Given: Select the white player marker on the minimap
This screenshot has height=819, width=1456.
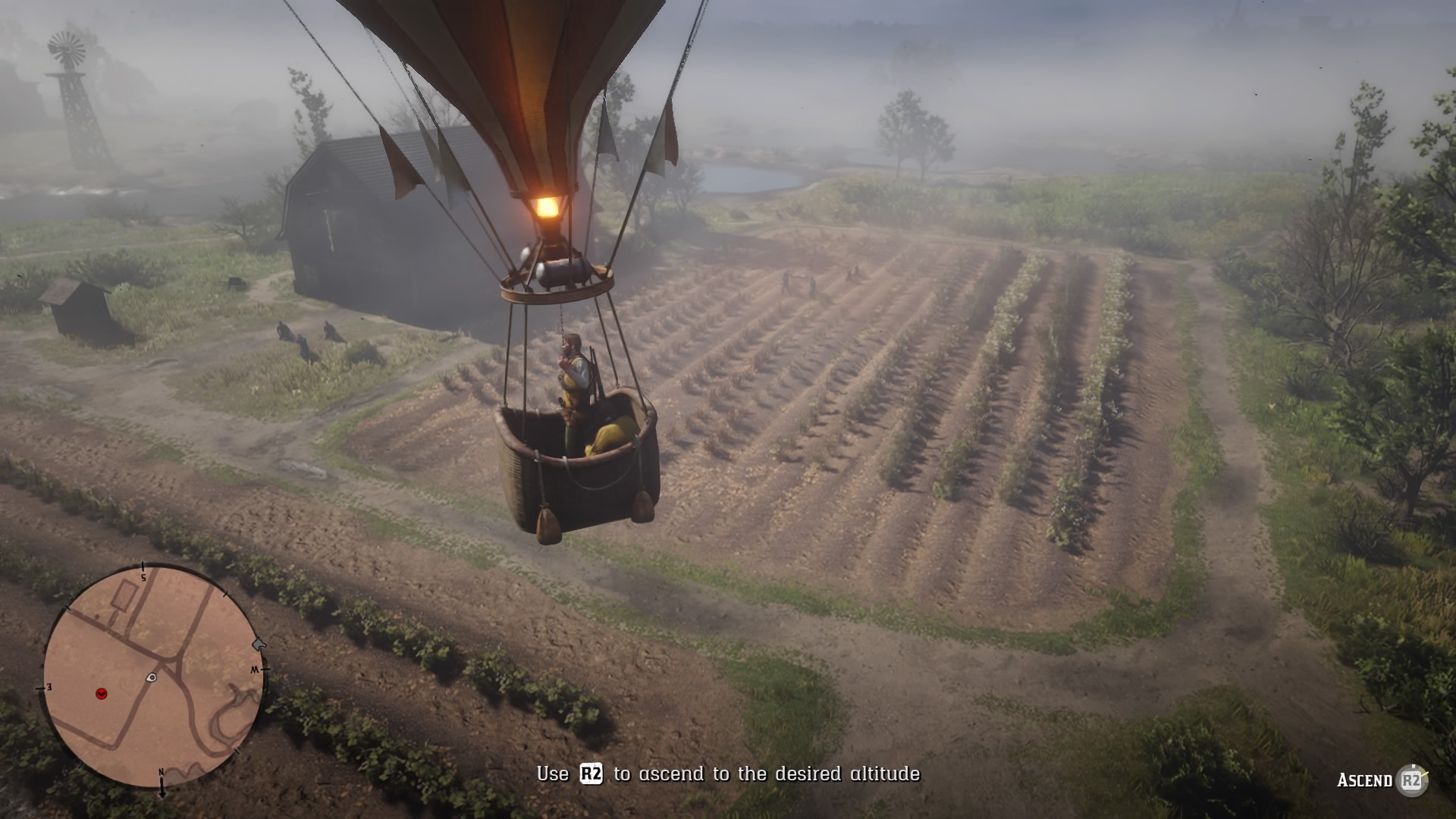Looking at the screenshot, I should tap(152, 677).
